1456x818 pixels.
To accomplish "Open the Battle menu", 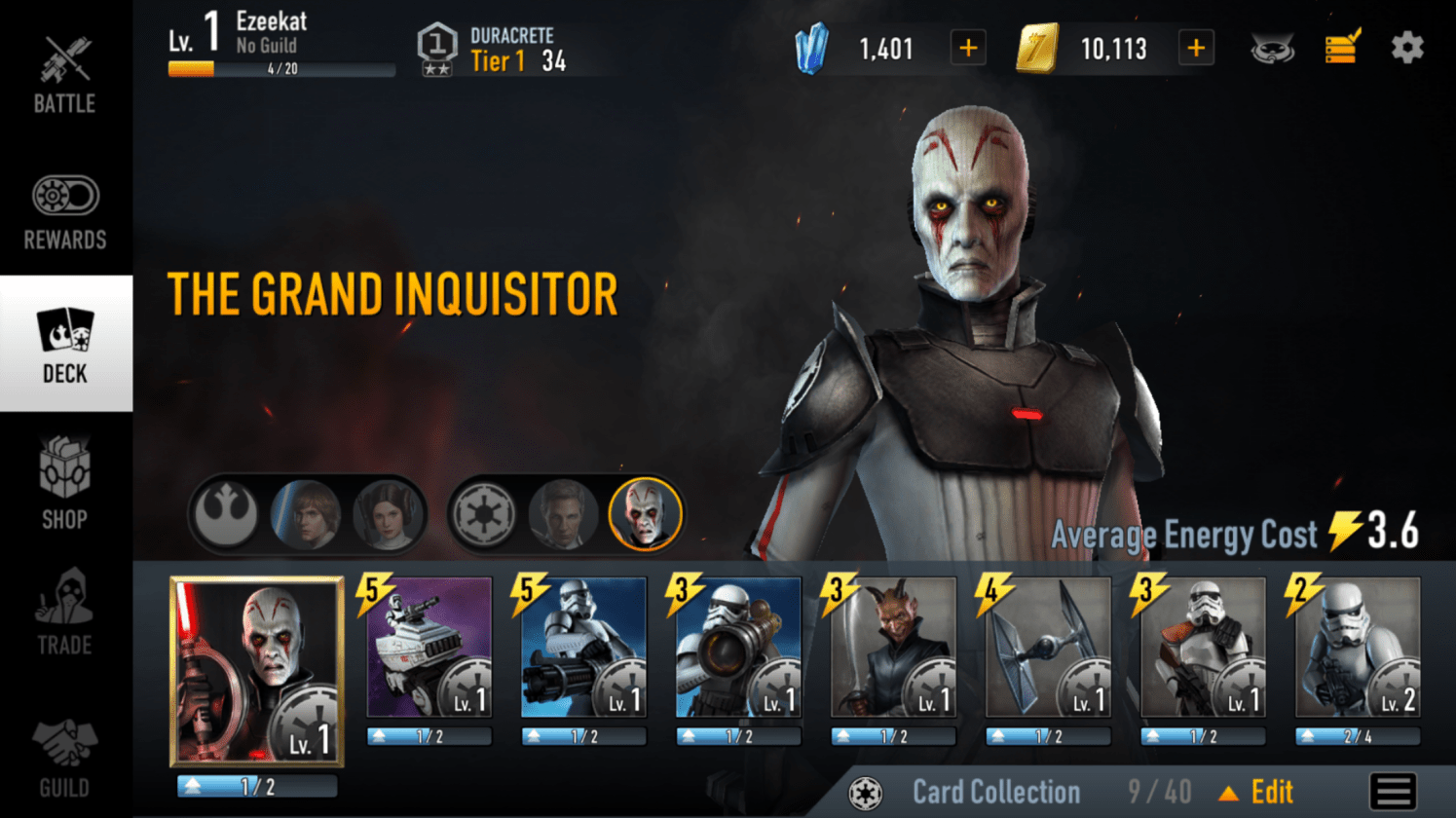I will (65, 75).
